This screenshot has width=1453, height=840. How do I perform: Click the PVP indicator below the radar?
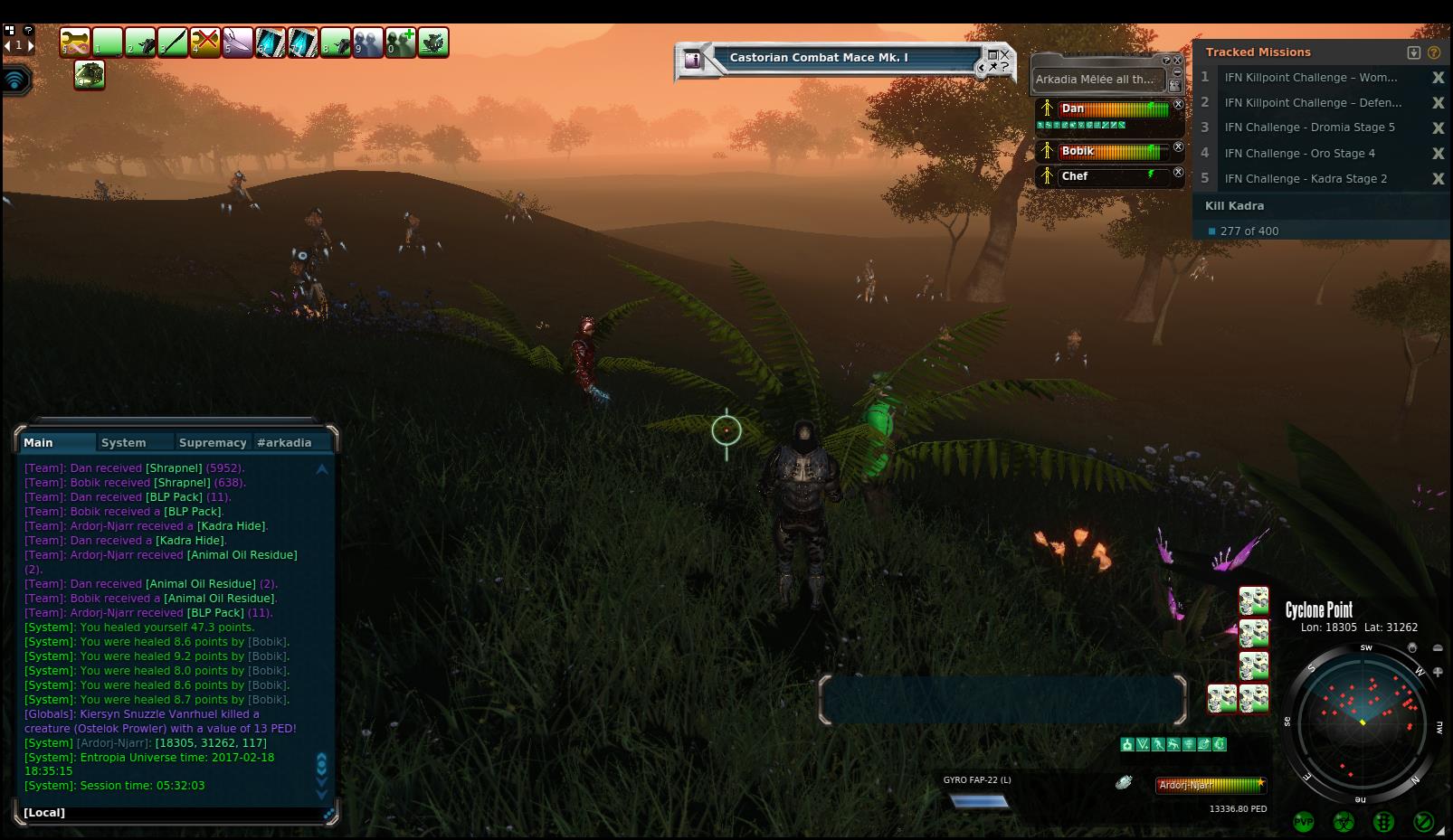tap(1304, 822)
